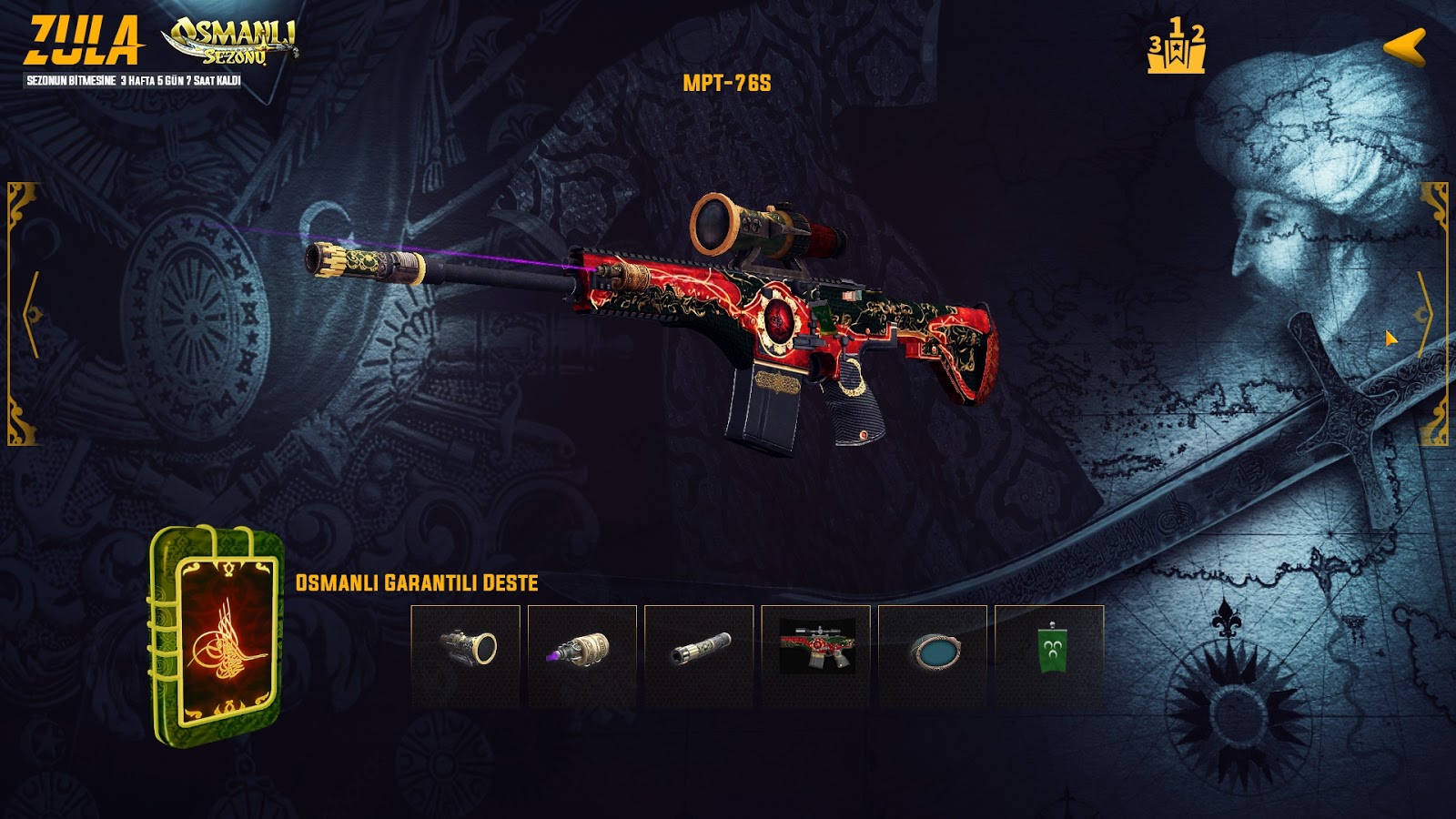Select the scope attachment thumbnail

point(465,655)
